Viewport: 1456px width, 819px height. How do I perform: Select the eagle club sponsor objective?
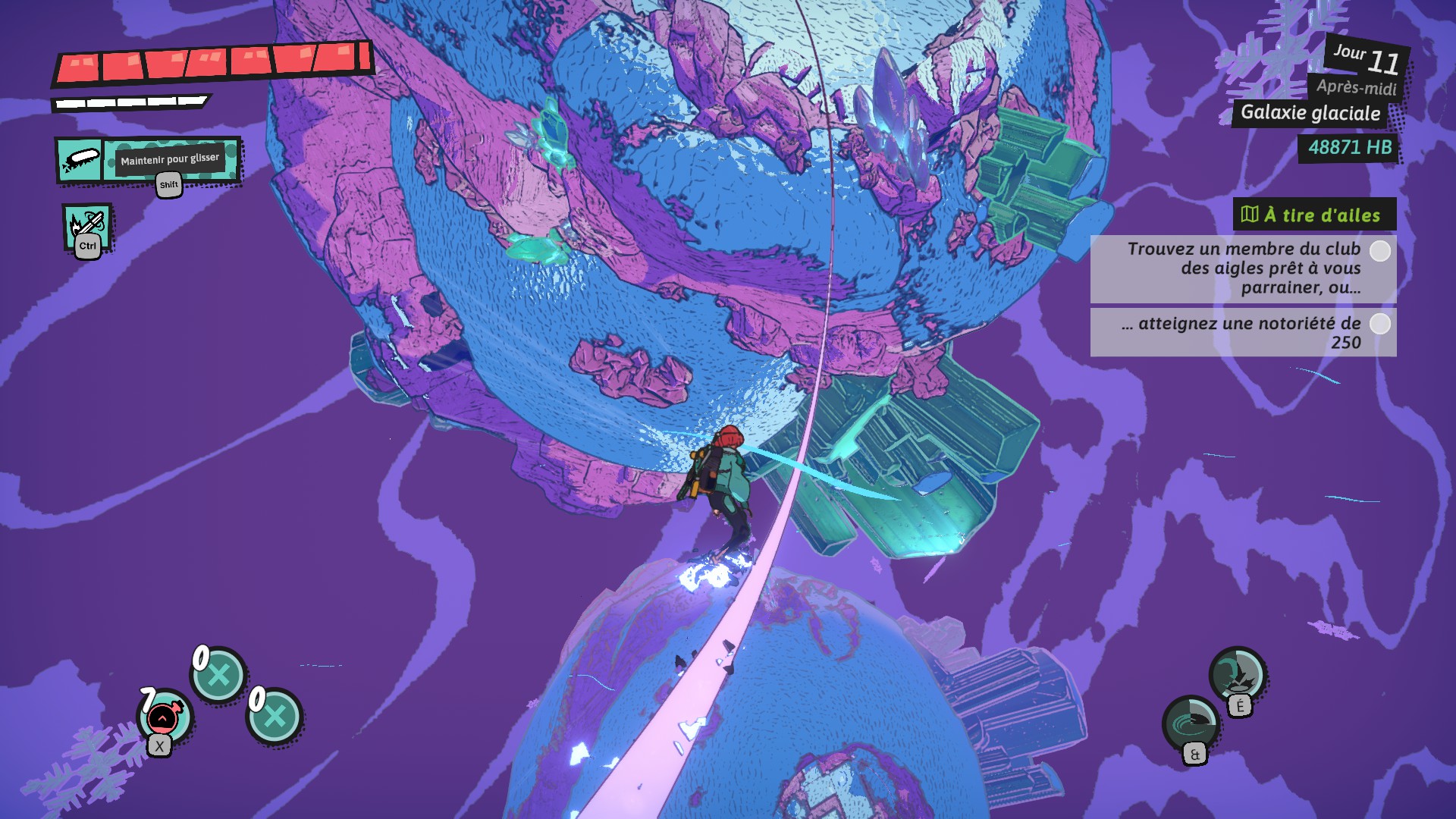1243,268
